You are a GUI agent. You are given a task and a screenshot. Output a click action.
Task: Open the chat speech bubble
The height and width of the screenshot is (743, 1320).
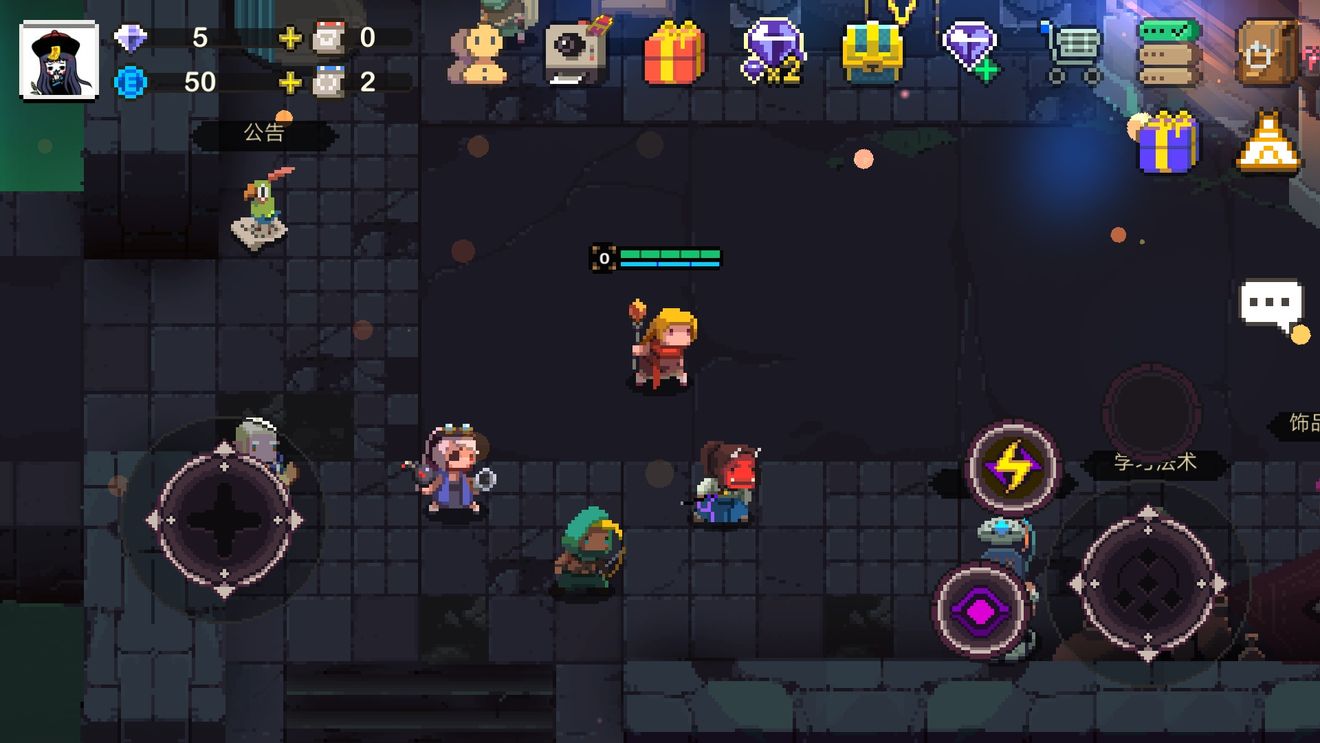1271,304
